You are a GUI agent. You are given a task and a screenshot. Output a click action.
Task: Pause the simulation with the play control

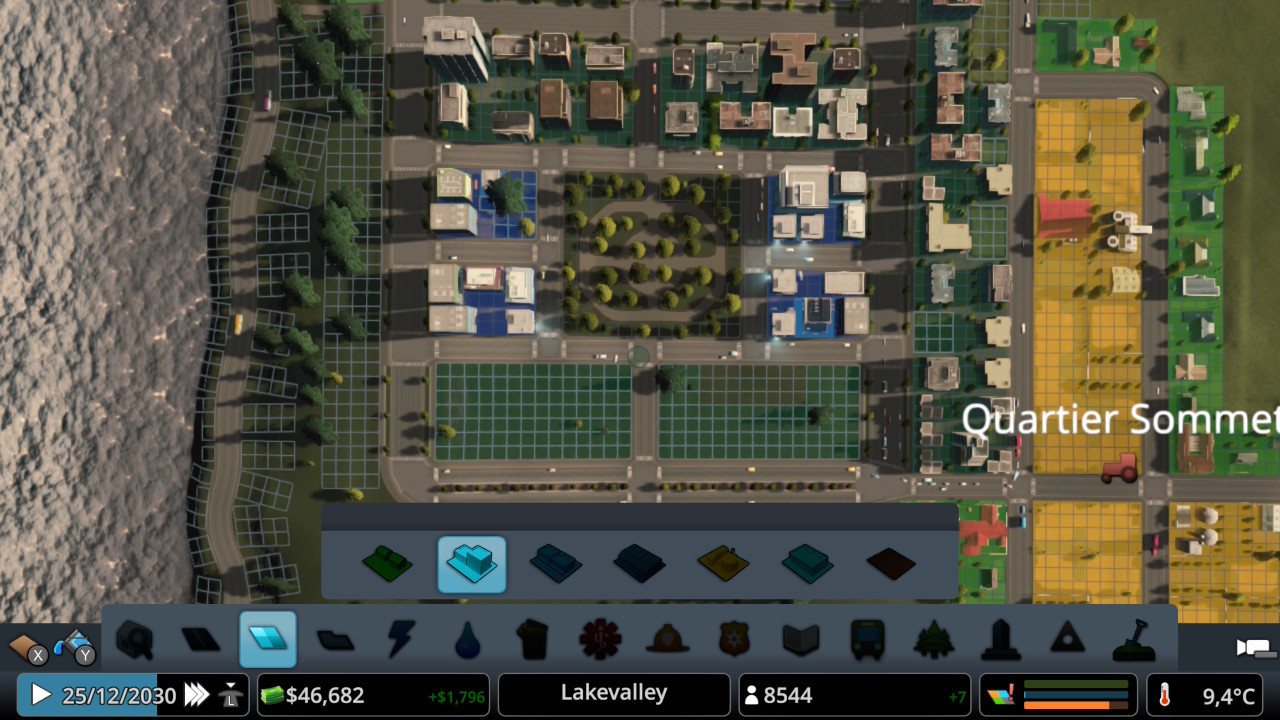[40, 694]
